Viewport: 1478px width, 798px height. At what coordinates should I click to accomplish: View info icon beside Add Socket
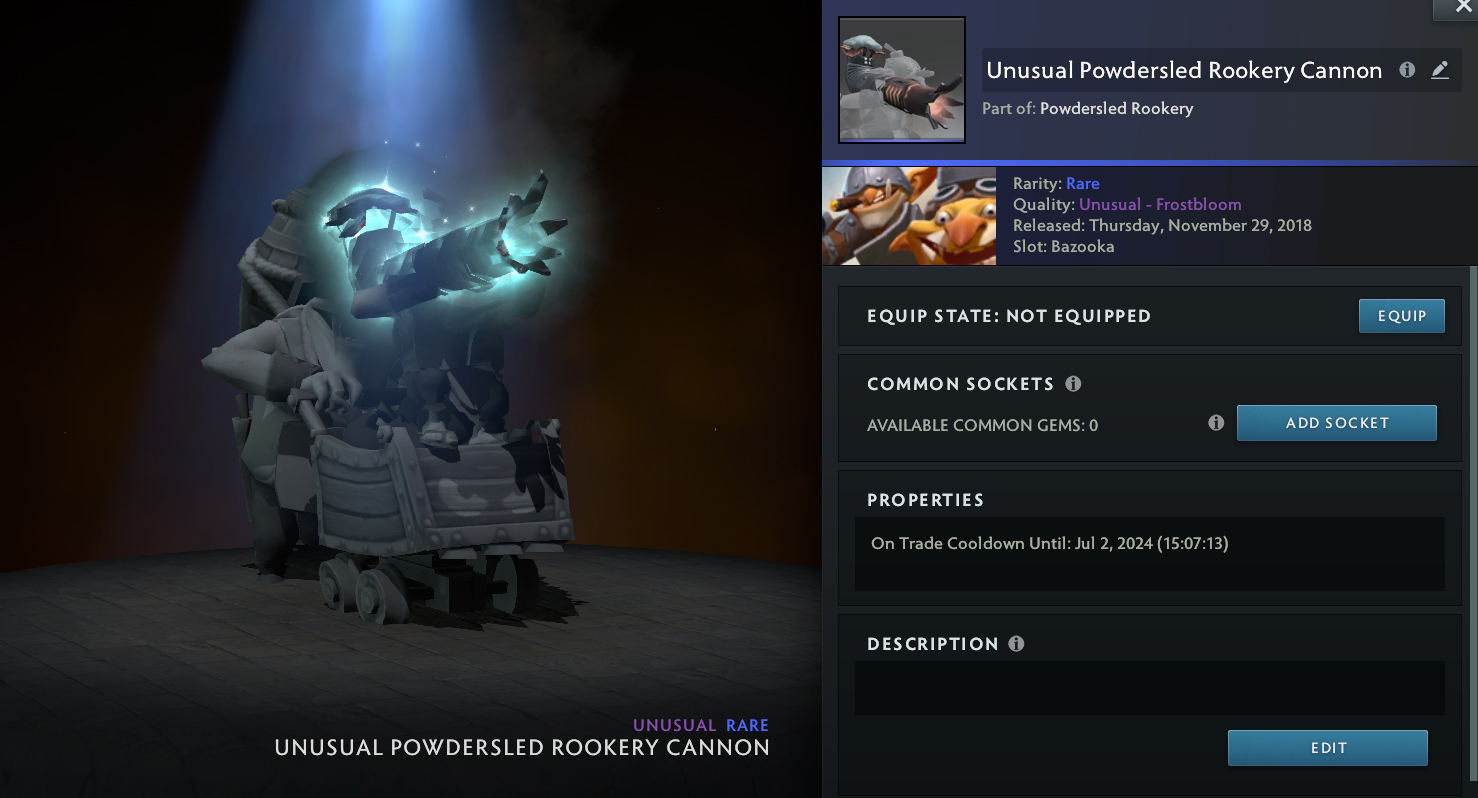tap(1216, 423)
